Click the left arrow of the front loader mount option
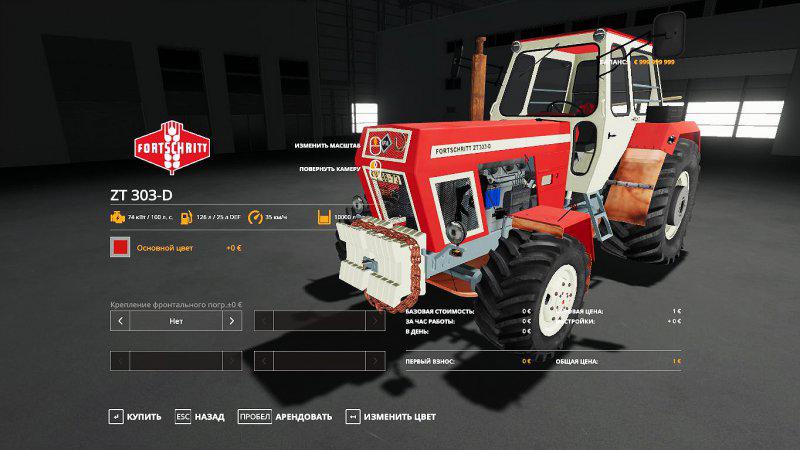 point(120,321)
